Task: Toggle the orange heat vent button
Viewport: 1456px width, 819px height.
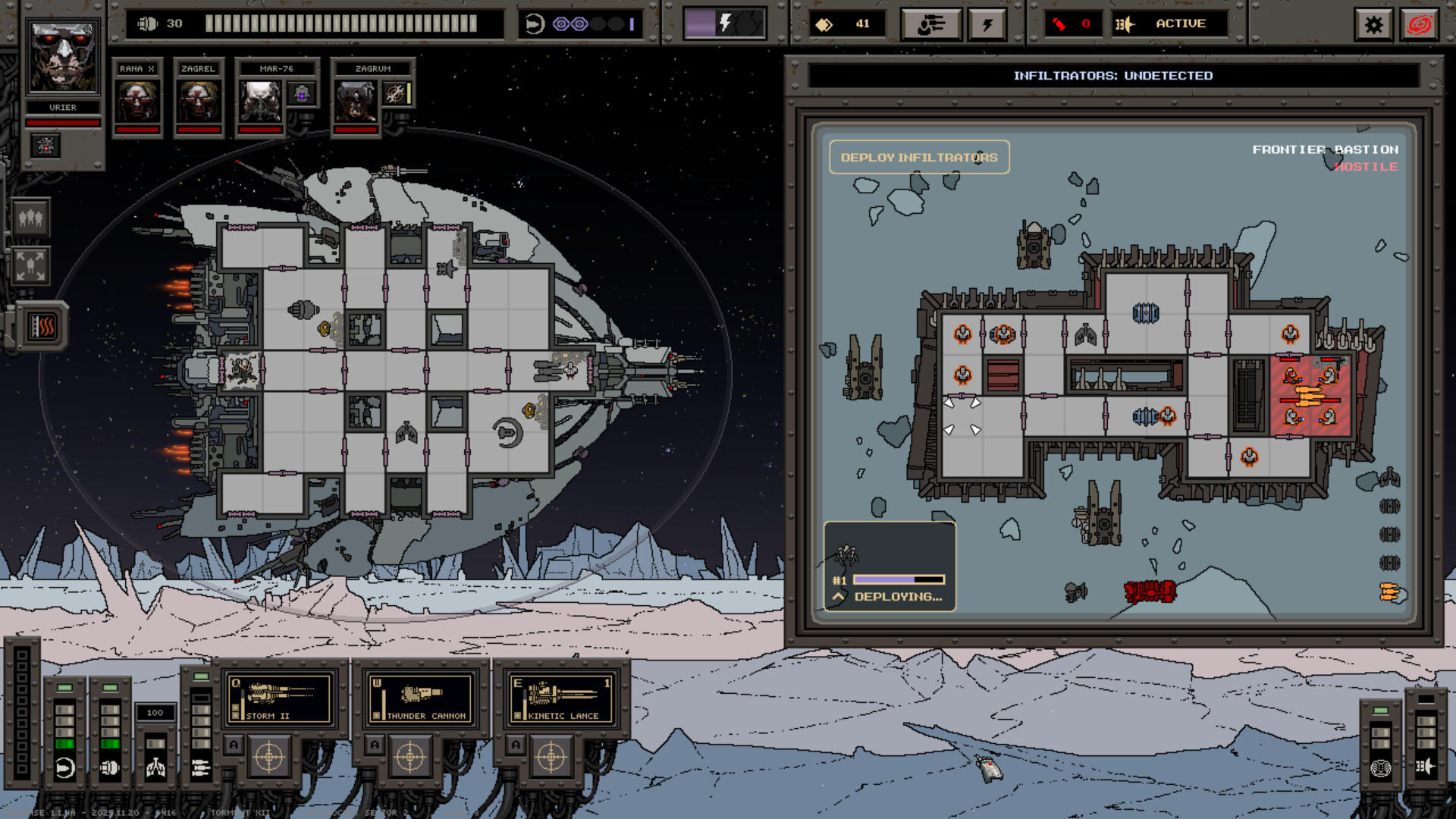Action: [42, 327]
